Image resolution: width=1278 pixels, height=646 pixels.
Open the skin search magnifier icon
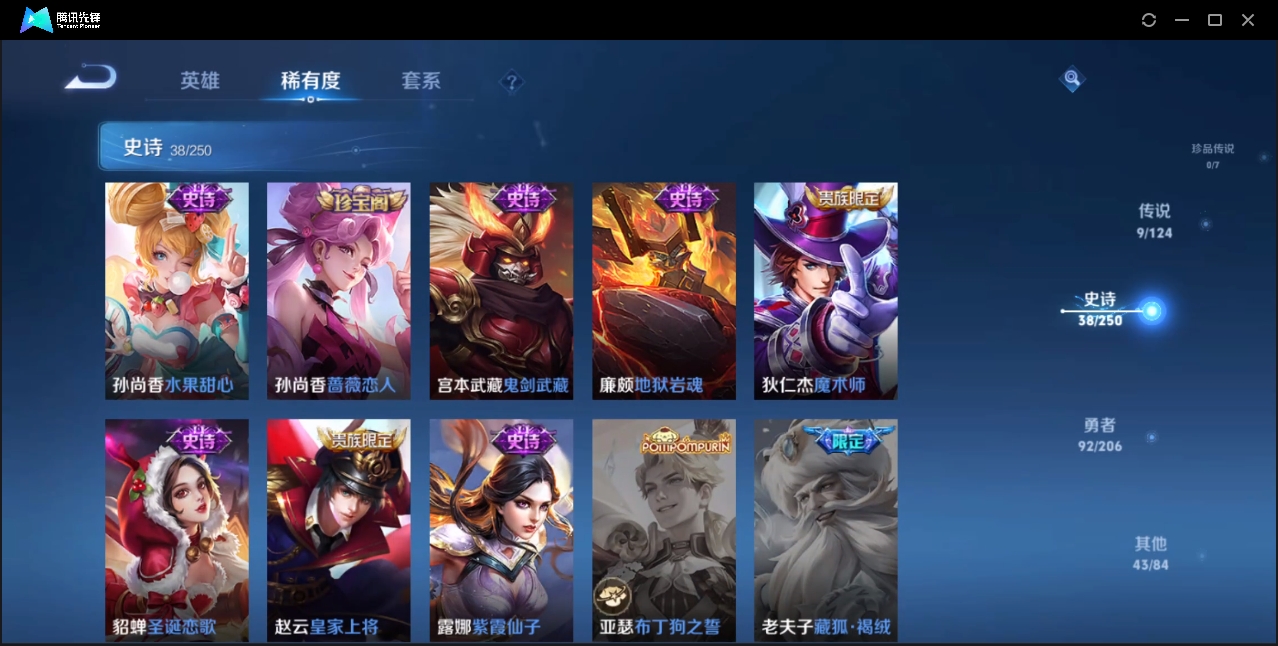coord(1072,78)
